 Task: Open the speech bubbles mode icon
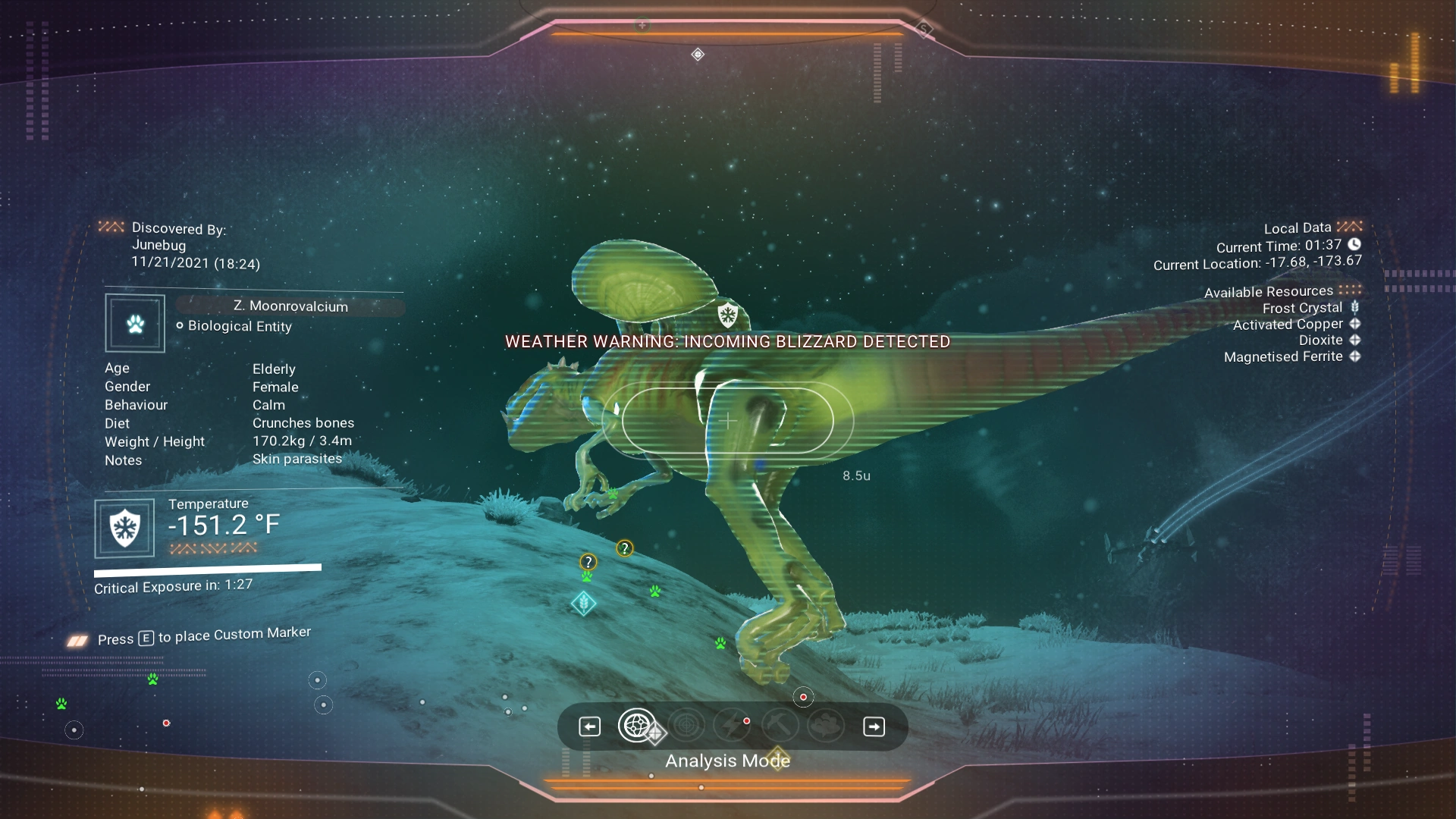826,726
